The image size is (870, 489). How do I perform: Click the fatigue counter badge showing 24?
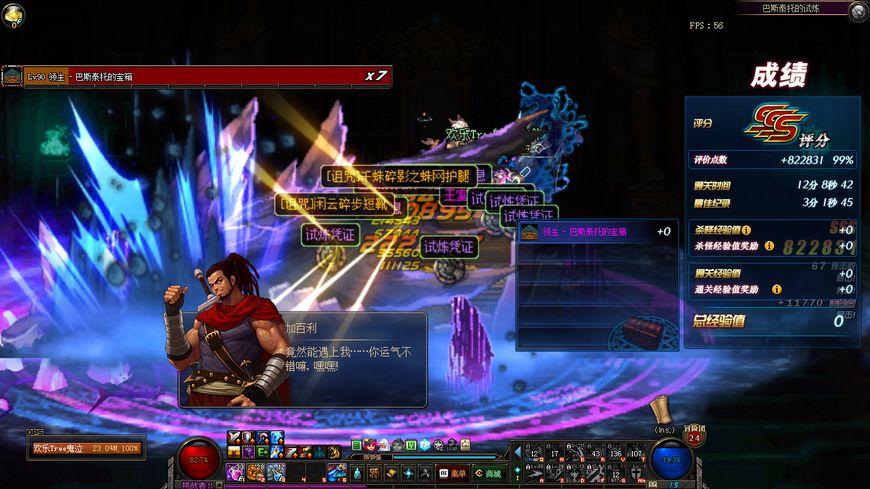pyautogui.click(x=694, y=438)
